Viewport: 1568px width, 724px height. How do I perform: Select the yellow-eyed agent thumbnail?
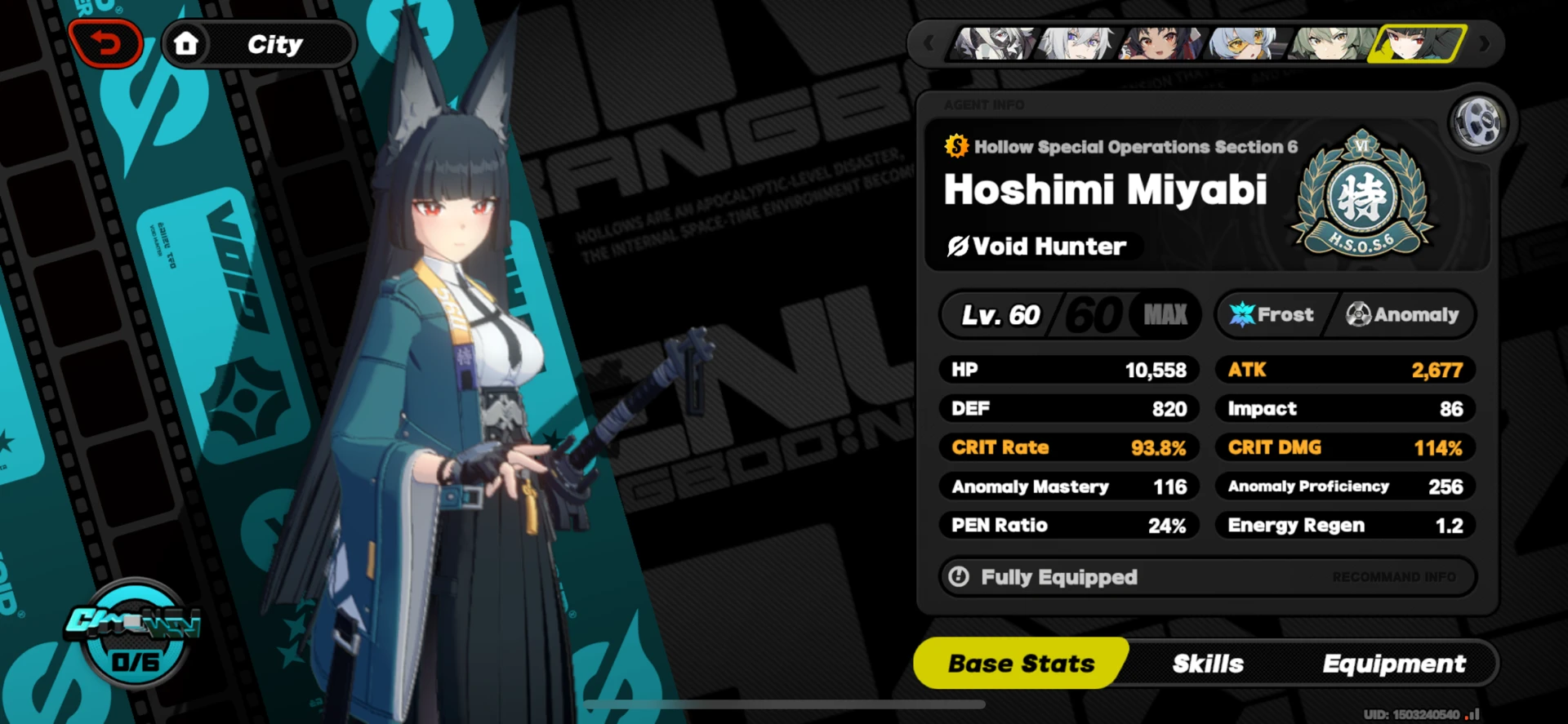tap(1245, 45)
